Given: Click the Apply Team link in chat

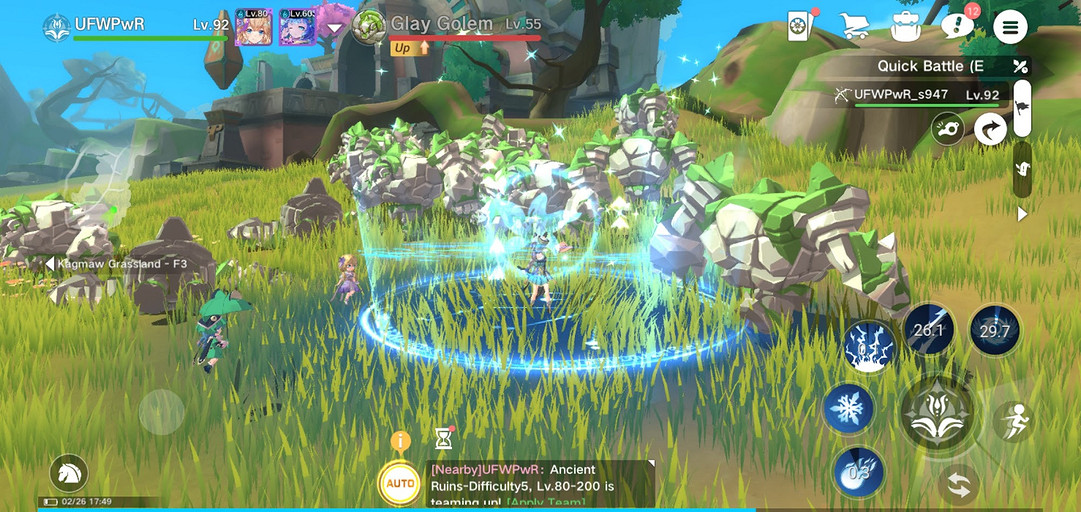Looking at the screenshot, I should [x=546, y=501].
